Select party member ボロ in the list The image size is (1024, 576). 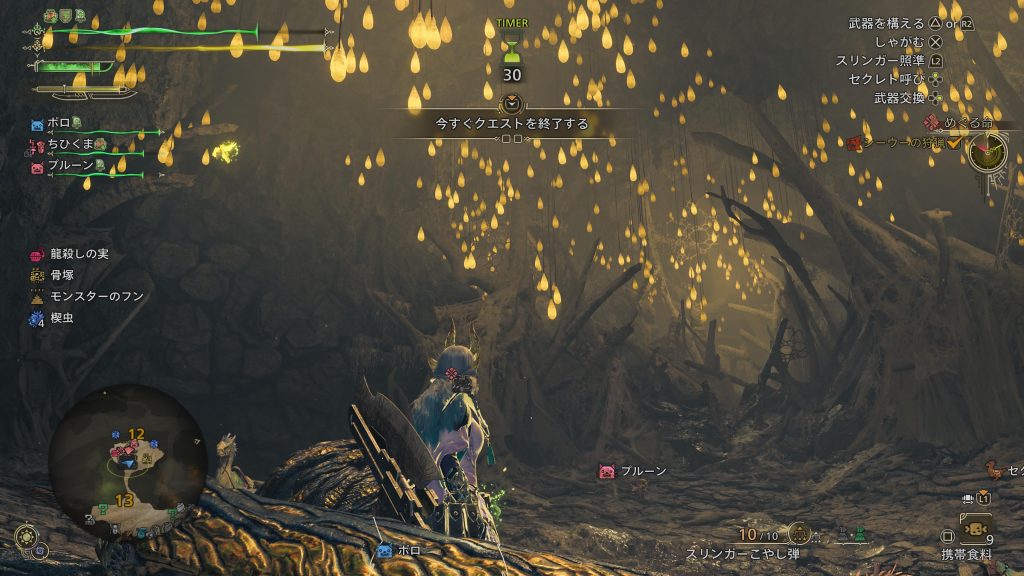60,125
